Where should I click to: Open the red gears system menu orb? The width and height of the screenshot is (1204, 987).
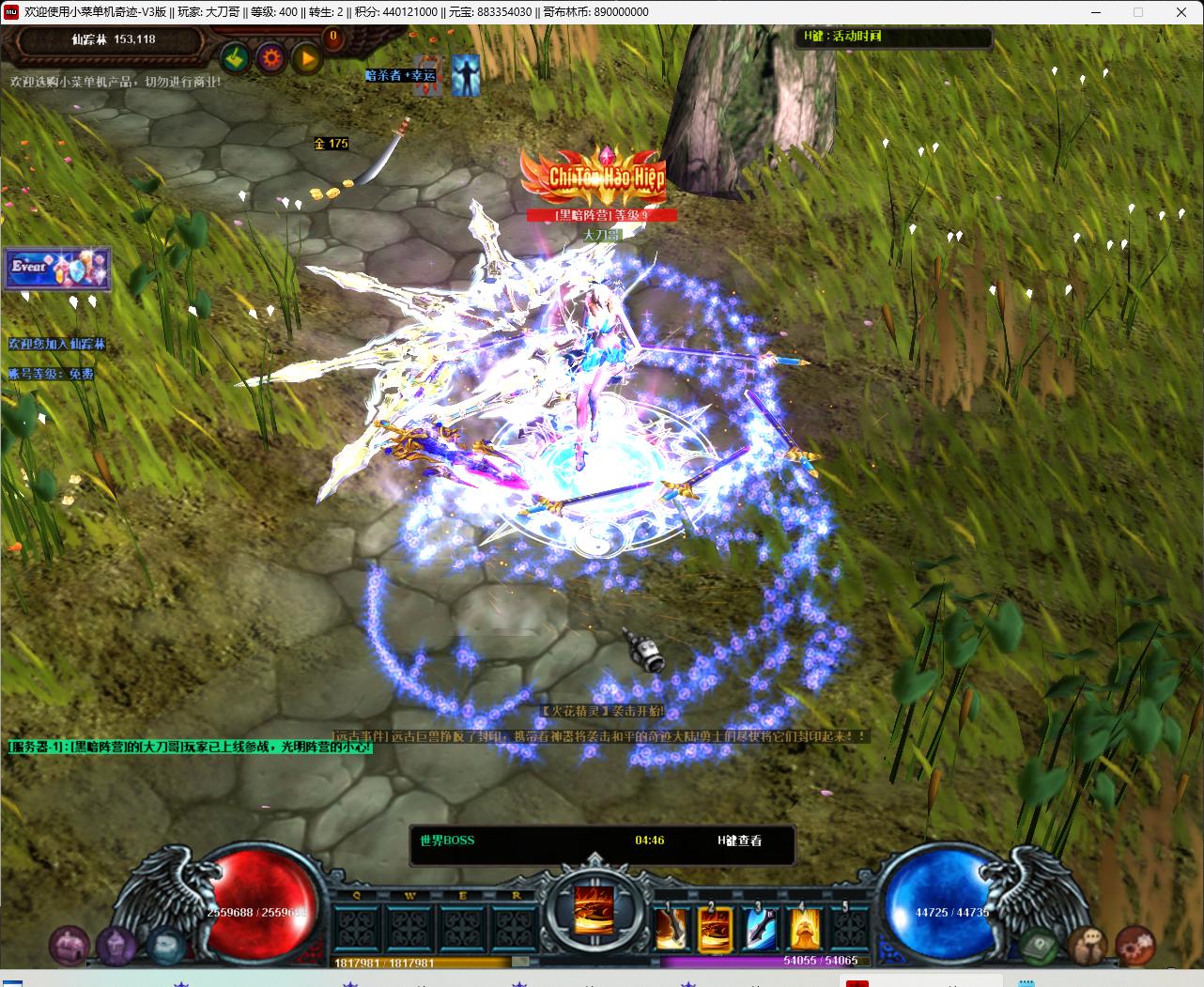pos(1135,945)
